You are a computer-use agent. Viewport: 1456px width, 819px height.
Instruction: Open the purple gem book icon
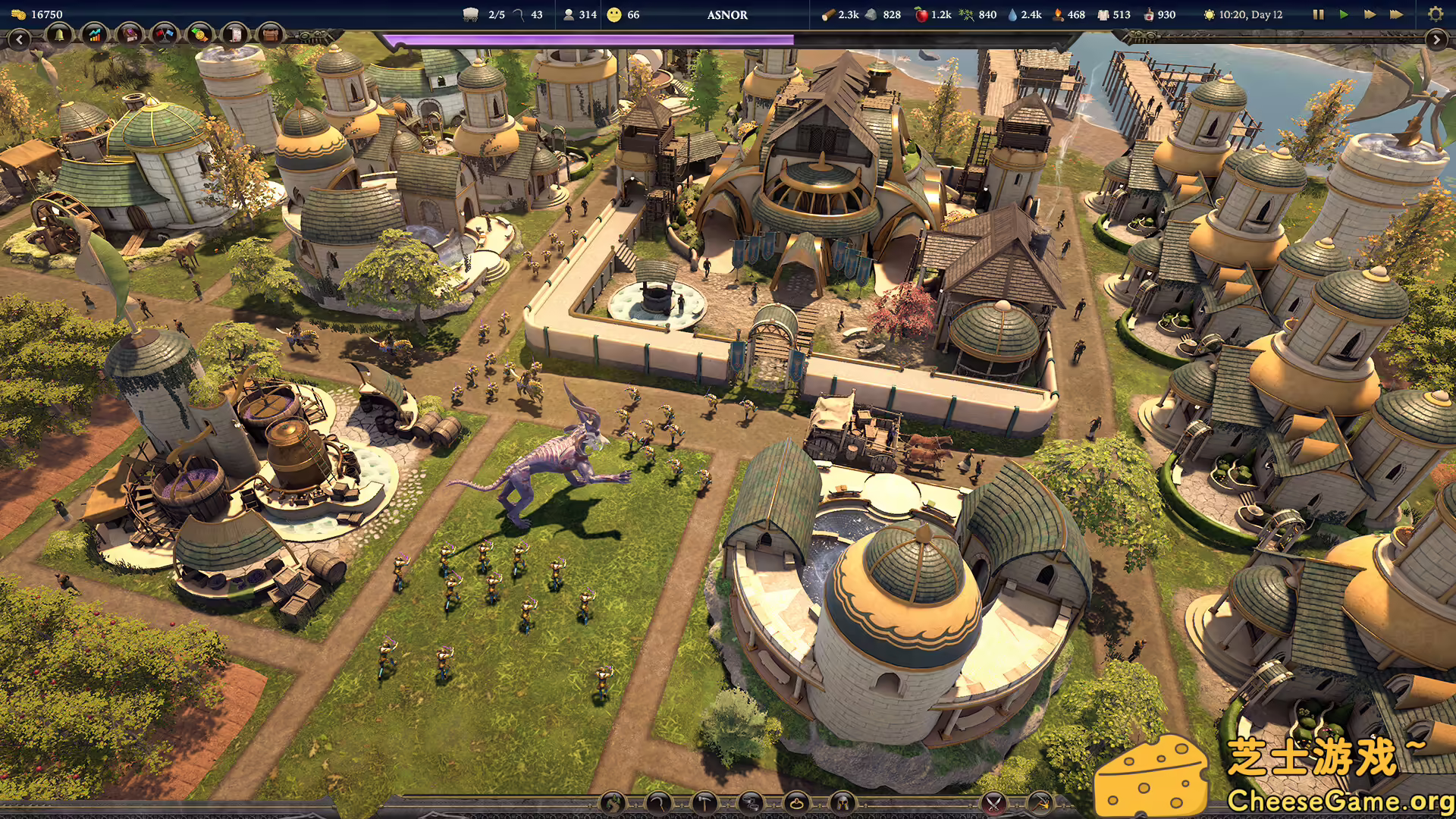pyautogui.click(x=130, y=34)
